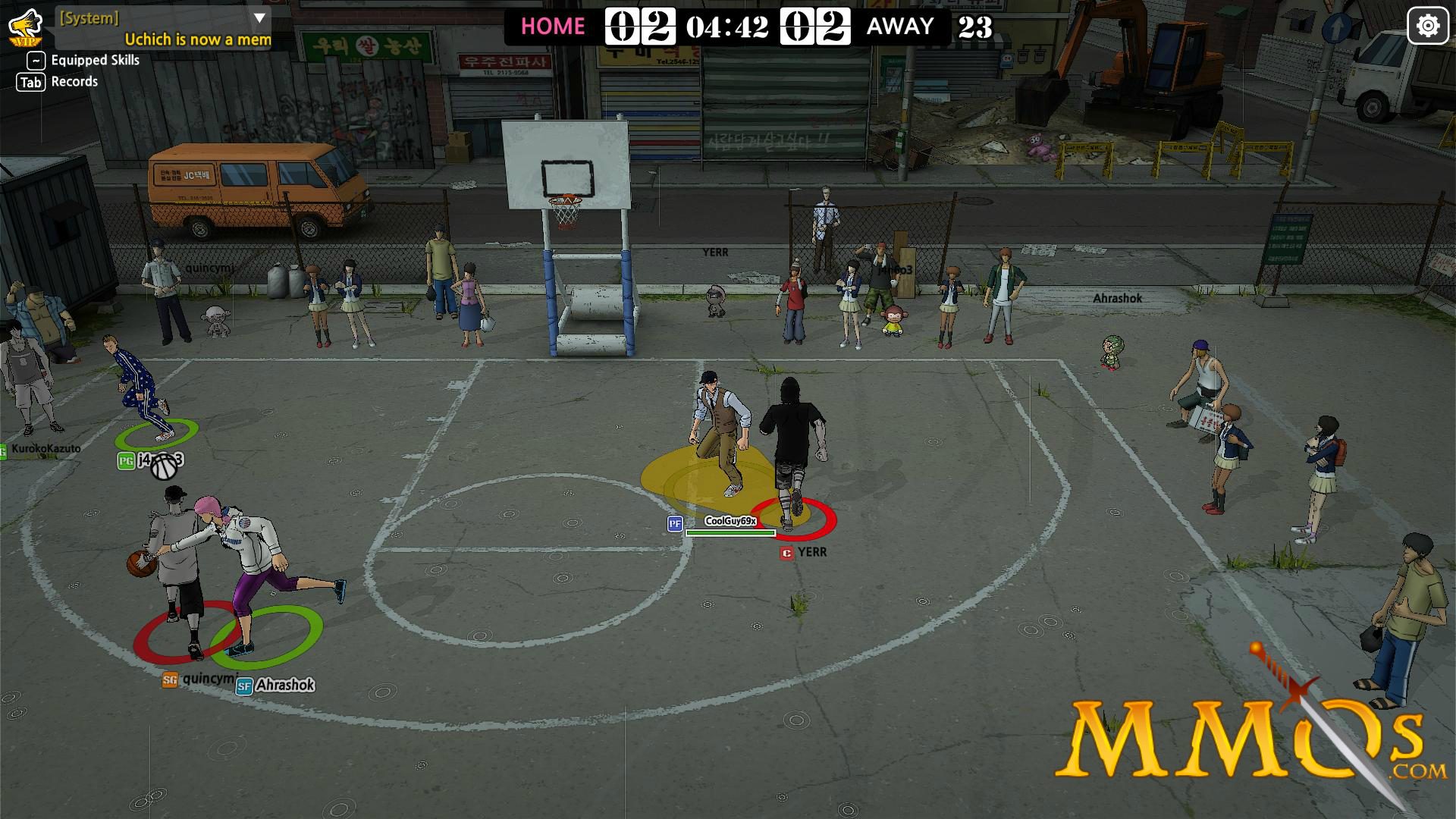Select the SG badge near quincymj
The width and height of the screenshot is (1456, 819).
[168, 679]
